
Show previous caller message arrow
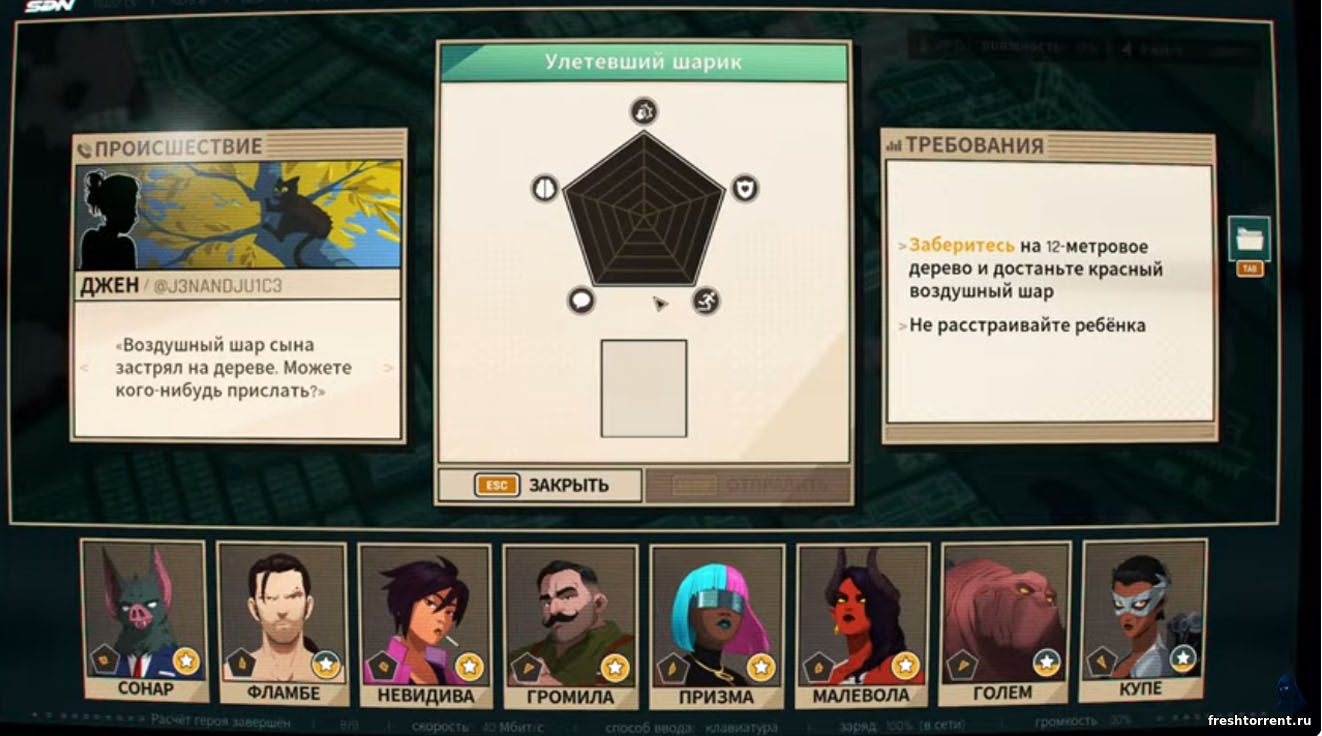pos(85,368)
